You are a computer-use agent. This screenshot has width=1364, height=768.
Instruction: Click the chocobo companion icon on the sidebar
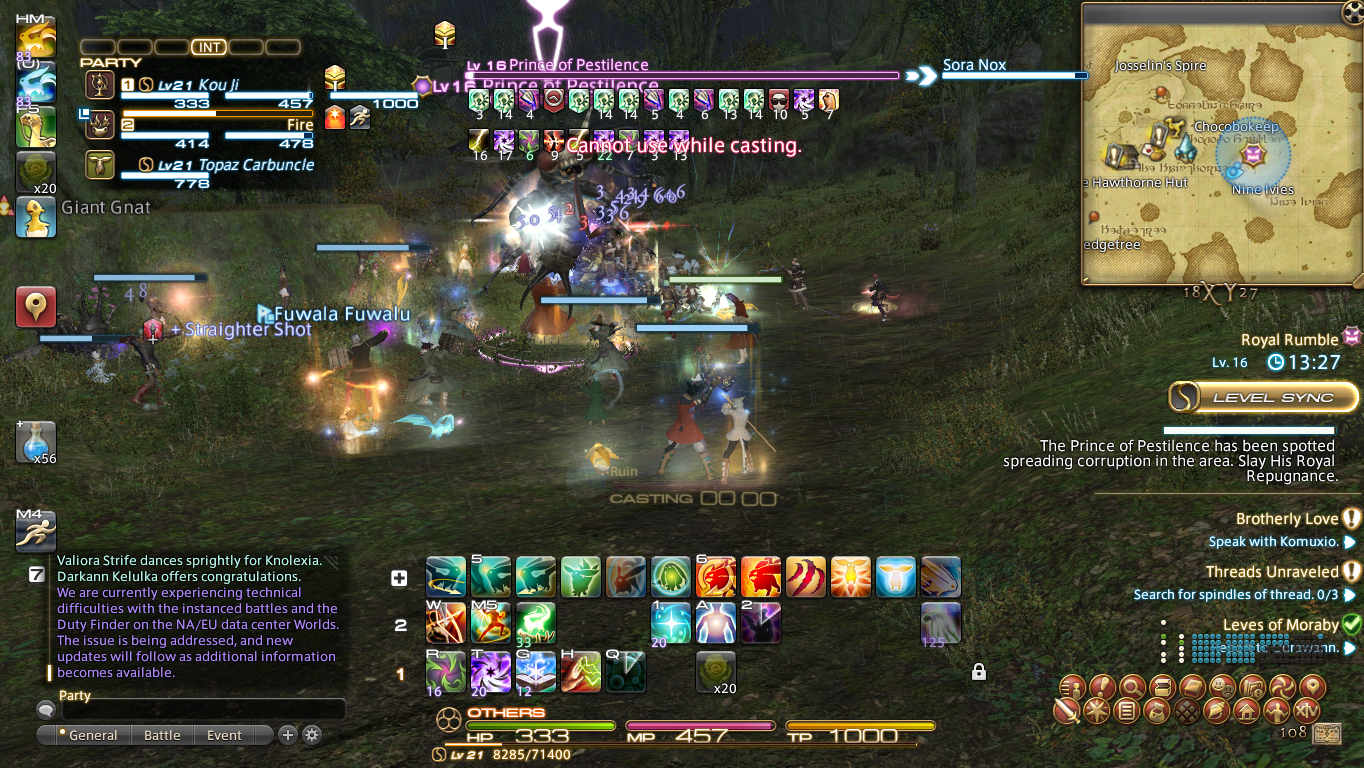(36, 217)
